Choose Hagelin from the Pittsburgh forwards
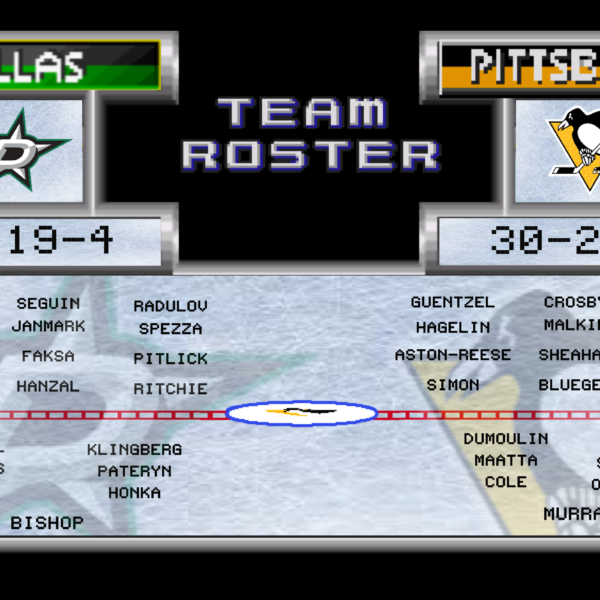600x600 pixels. 452,327
